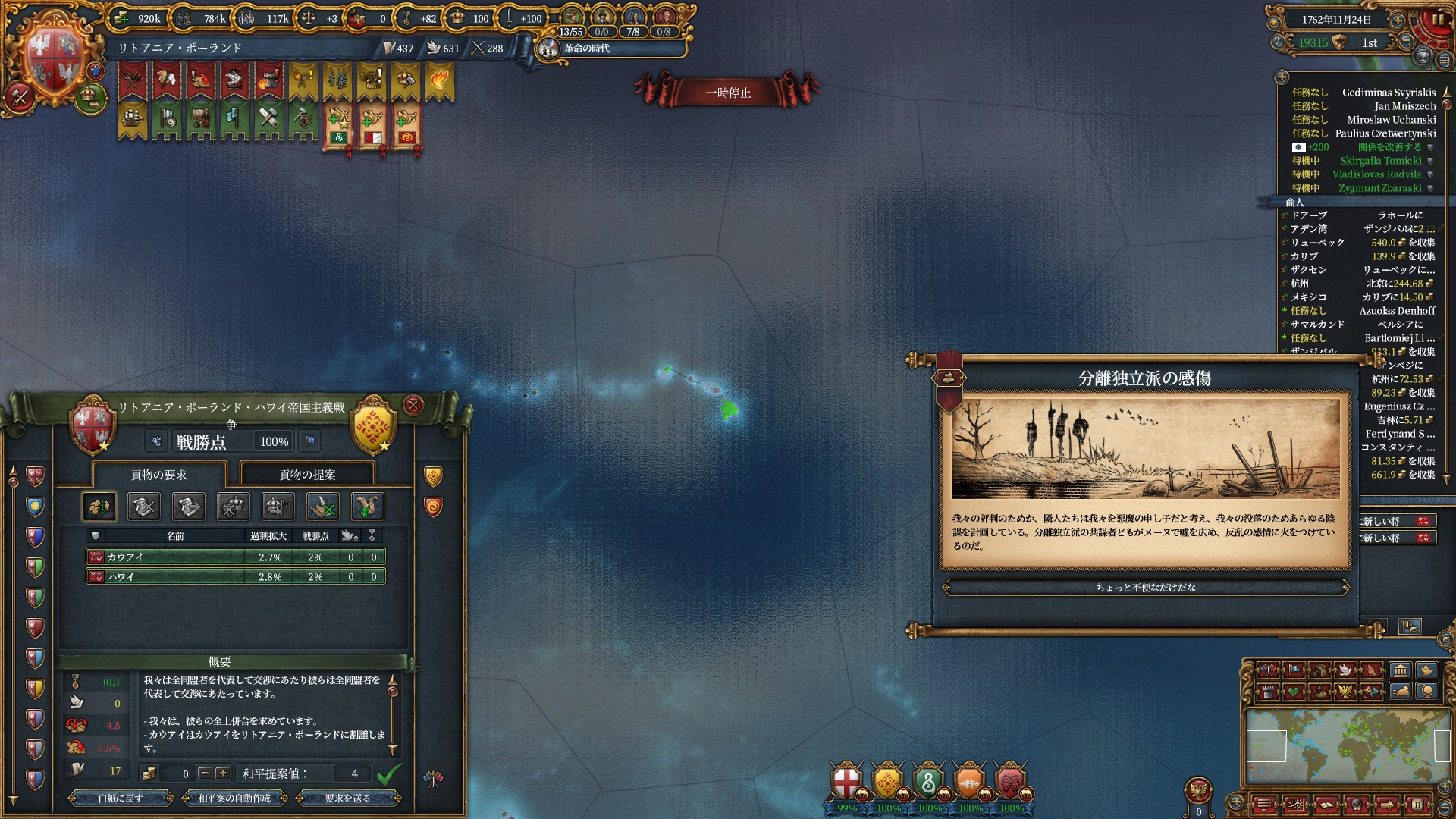Decrease the gold demand with minus button
This screenshot has height=819, width=1456.
pos(204,773)
